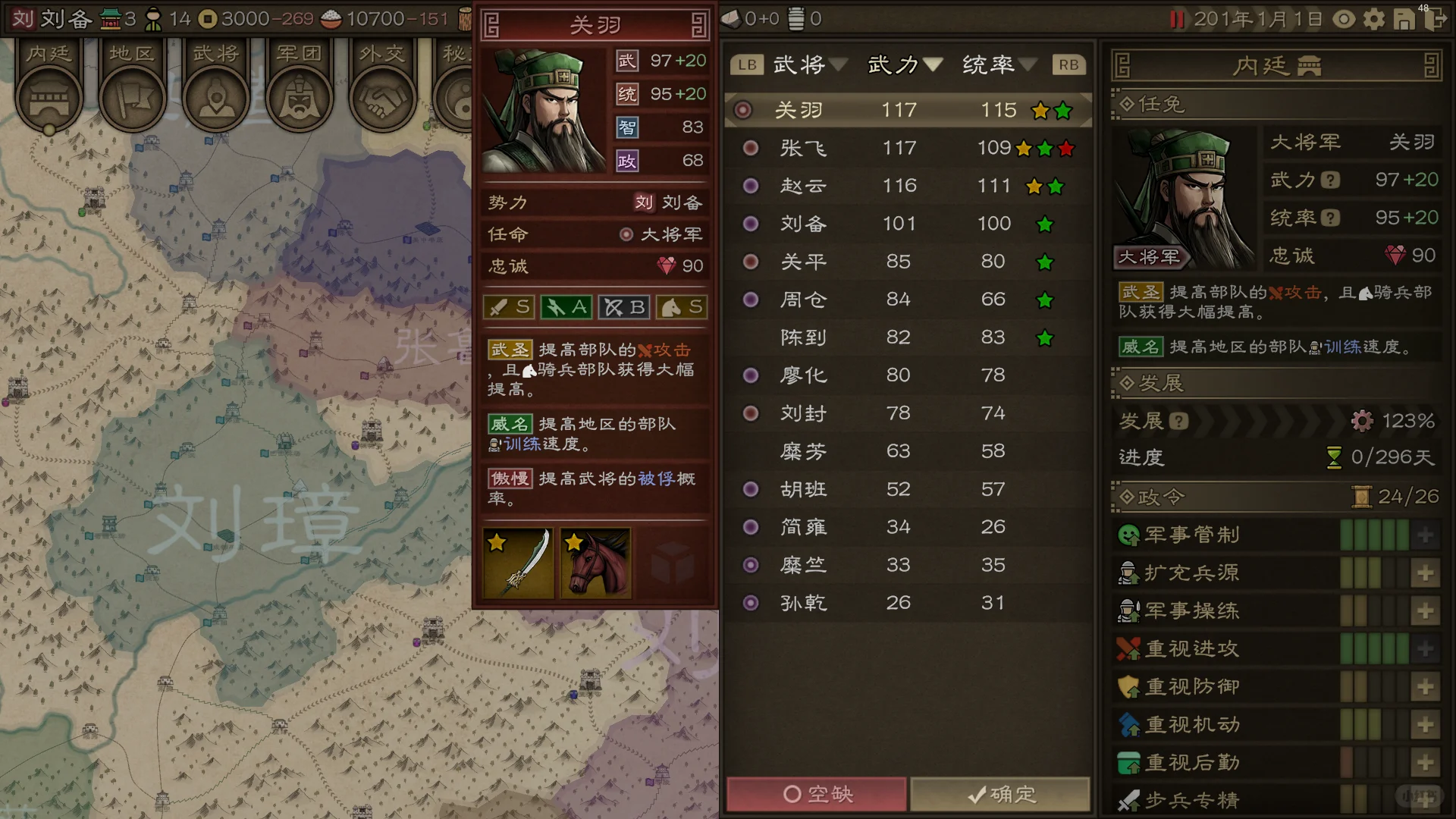Image resolution: width=1456 pixels, height=819 pixels.
Task: Select Zhao Yun's radio button
Action: click(750, 186)
